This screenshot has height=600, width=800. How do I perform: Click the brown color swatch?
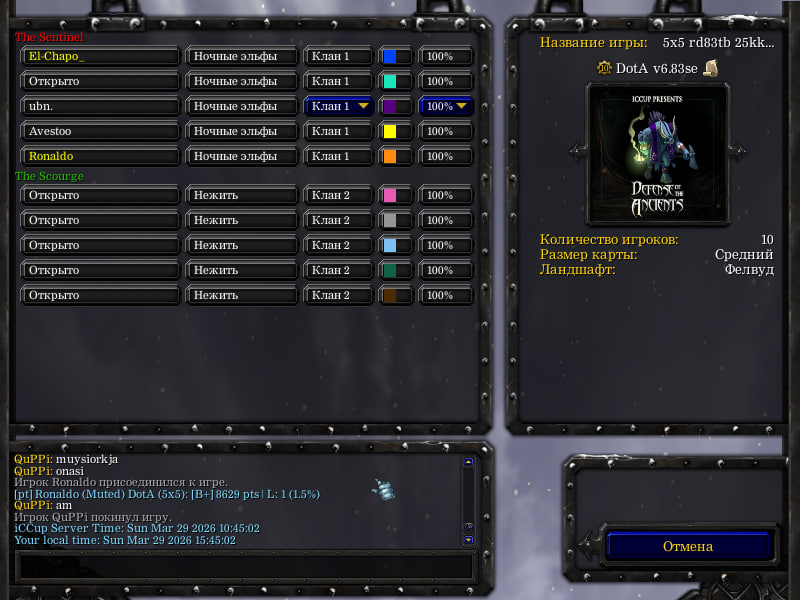pos(390,296)
